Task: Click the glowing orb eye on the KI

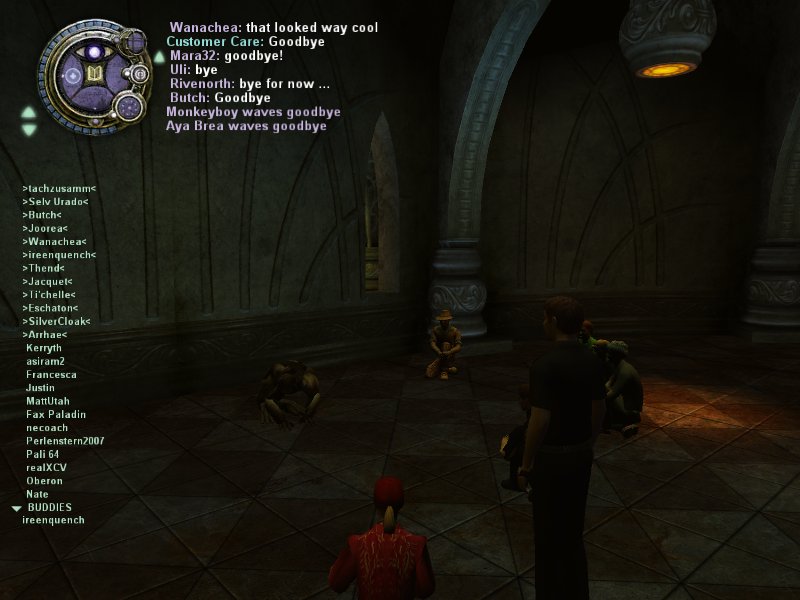Action: pos(94,51)
